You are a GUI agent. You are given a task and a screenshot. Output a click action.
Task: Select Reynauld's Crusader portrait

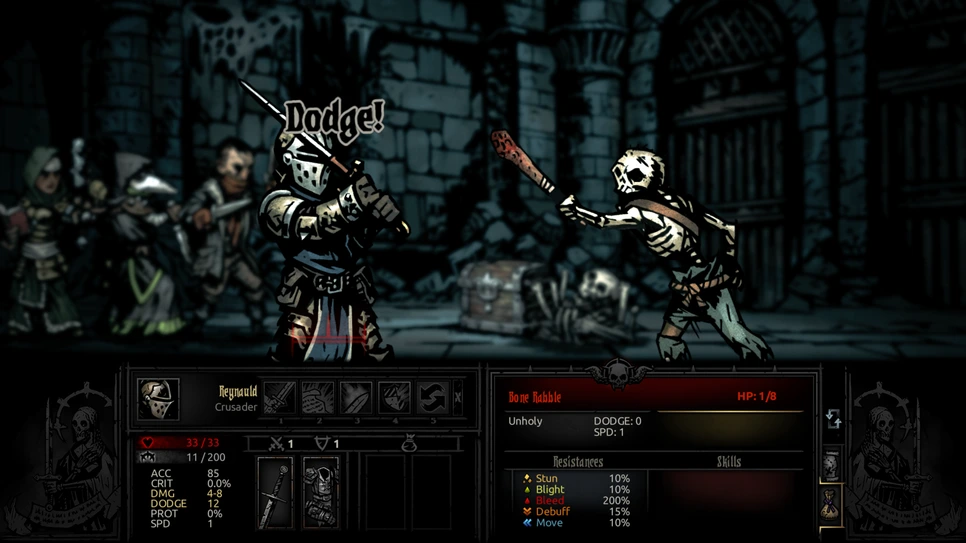pos(158,399)
